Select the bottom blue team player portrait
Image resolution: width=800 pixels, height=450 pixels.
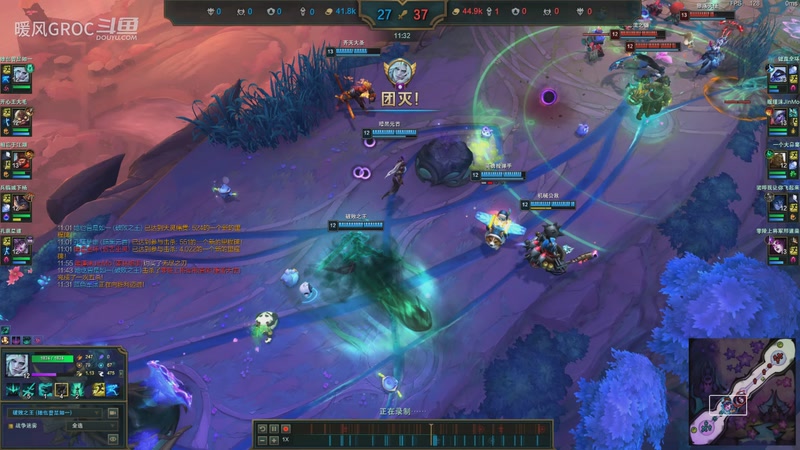[x=20, y=243]
